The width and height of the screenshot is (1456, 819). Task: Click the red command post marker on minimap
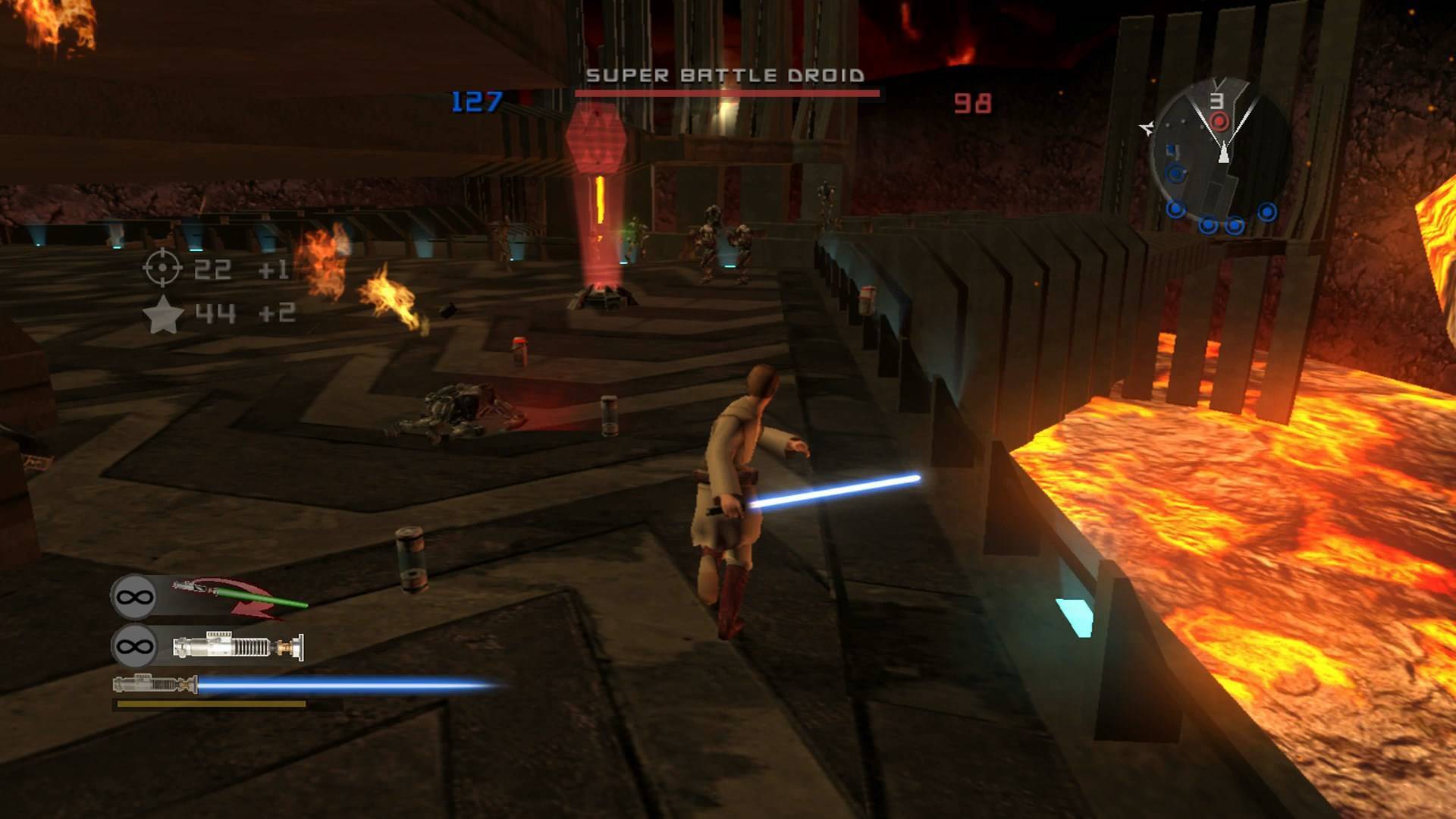click(x=1219, y=121)
